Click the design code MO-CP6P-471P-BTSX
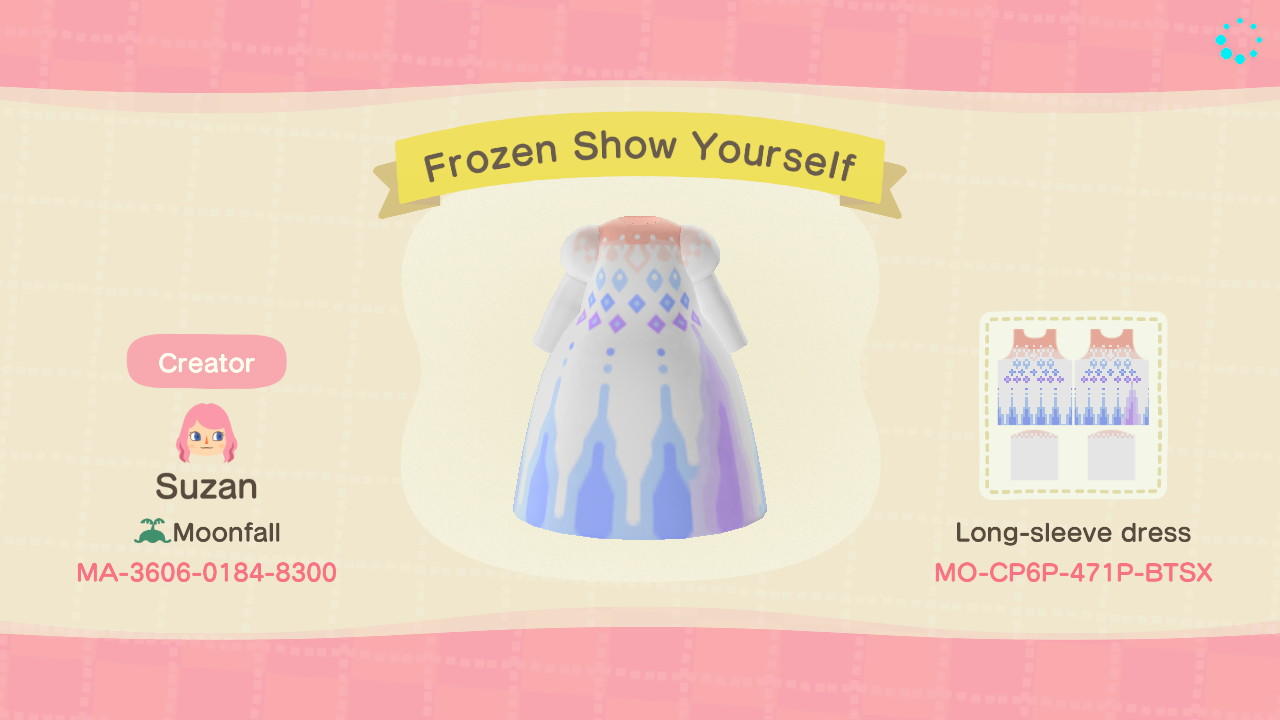1280x720 pixels. (x=1073, y=572)
